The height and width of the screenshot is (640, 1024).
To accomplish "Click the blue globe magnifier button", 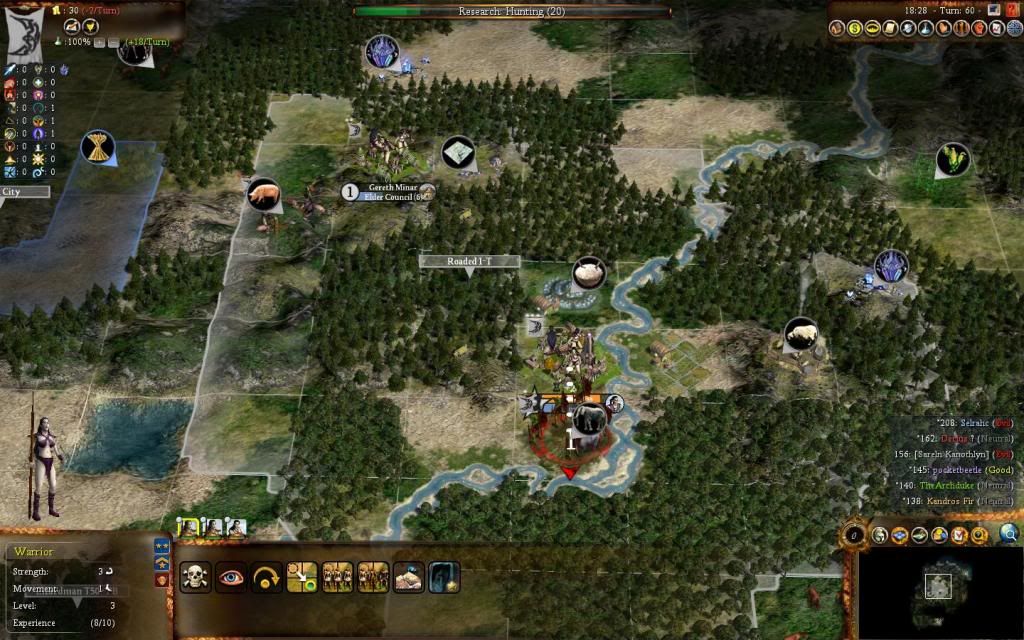I will pos(1008,535).
